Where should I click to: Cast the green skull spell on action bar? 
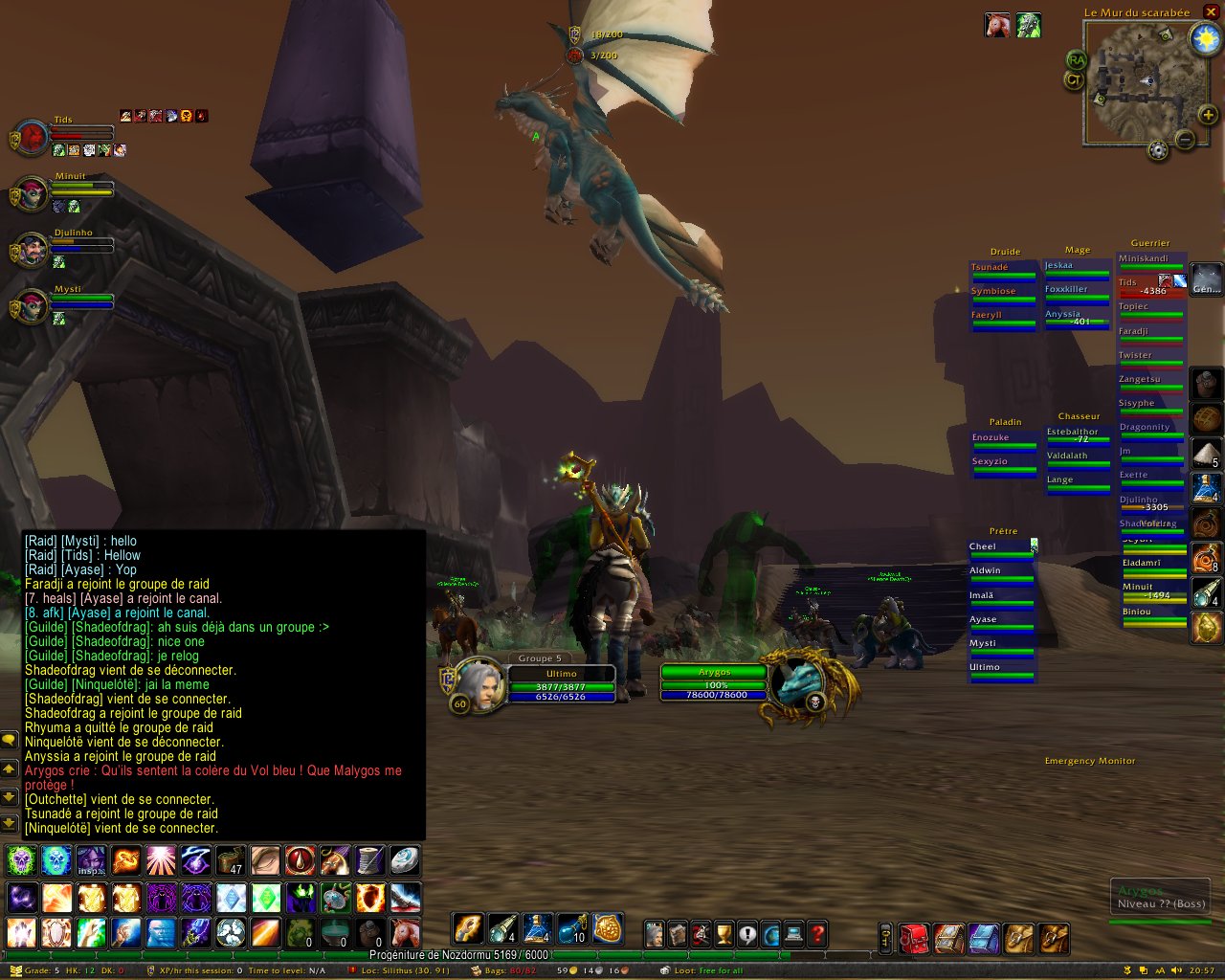pyautogui.click(x=22, y=861)
